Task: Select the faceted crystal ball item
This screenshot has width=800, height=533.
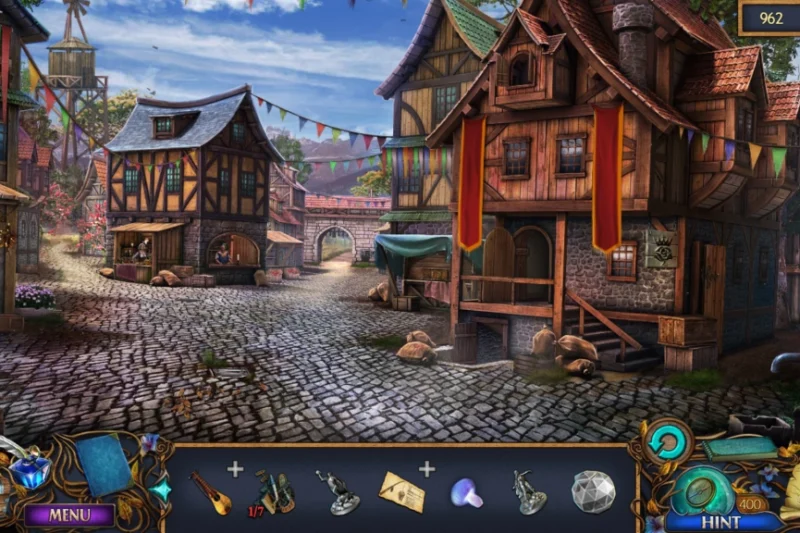Action: [592, 491]
